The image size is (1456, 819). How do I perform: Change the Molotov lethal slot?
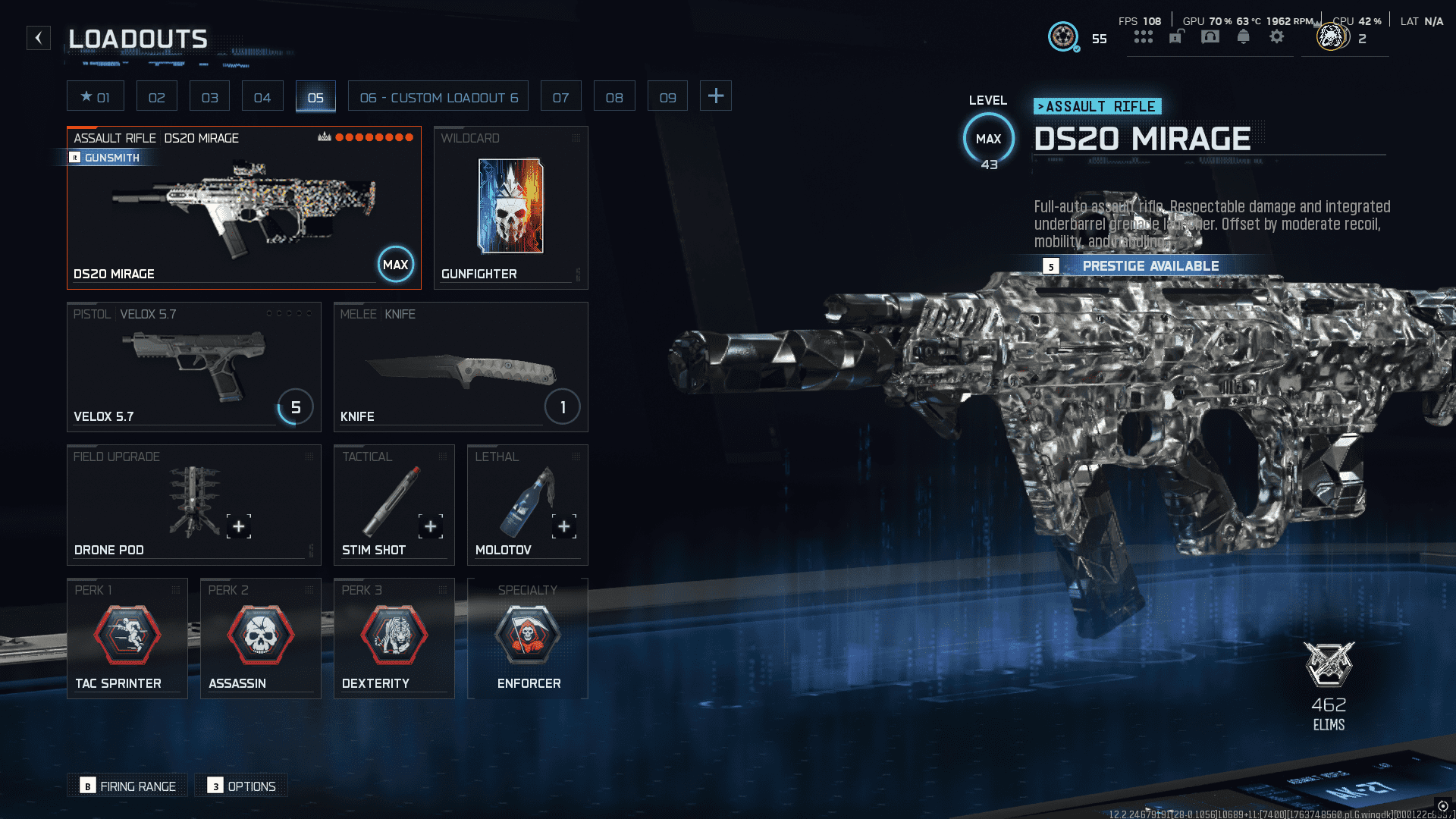[x=527, y=505]
